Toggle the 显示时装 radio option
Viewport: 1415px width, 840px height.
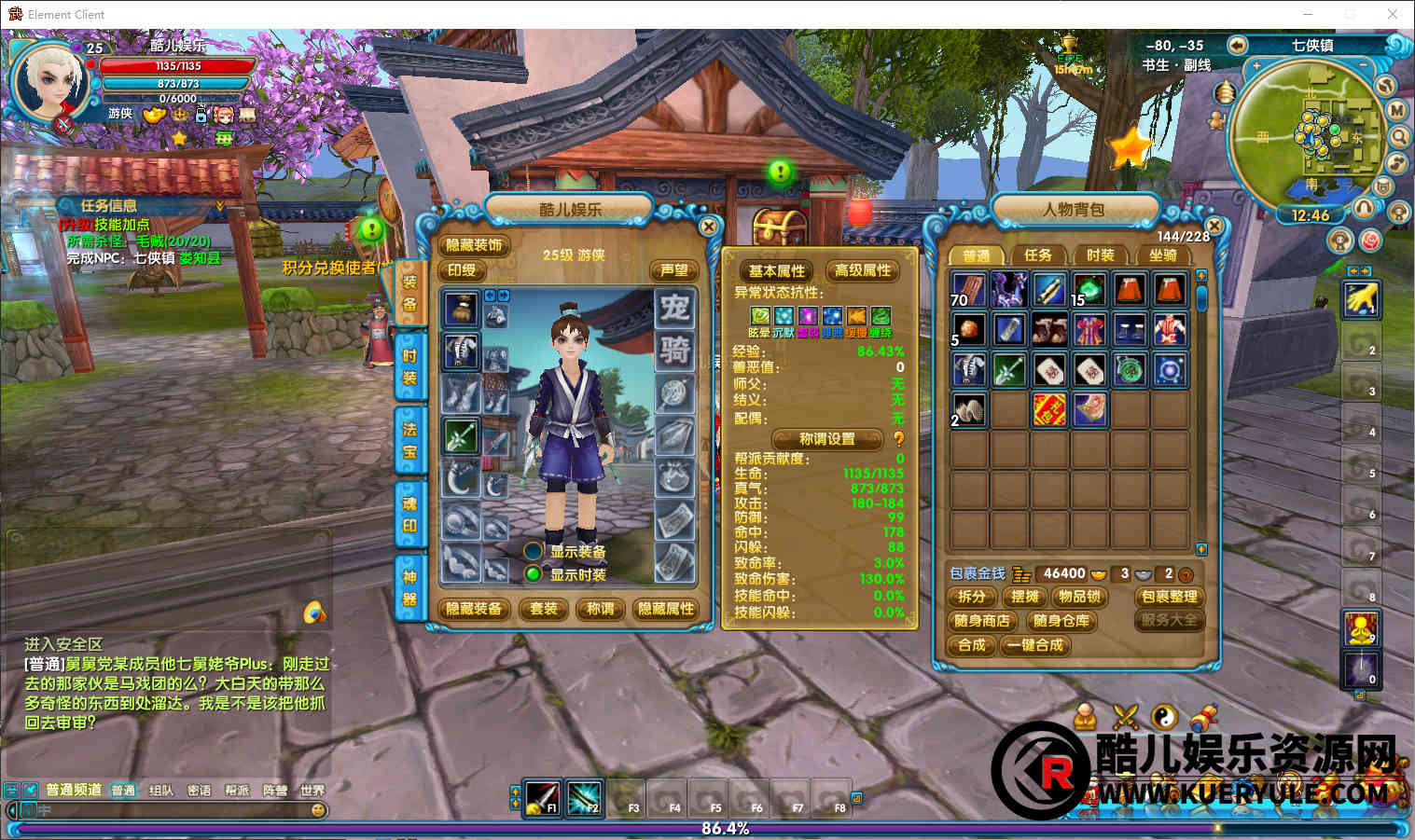(534, 574)
